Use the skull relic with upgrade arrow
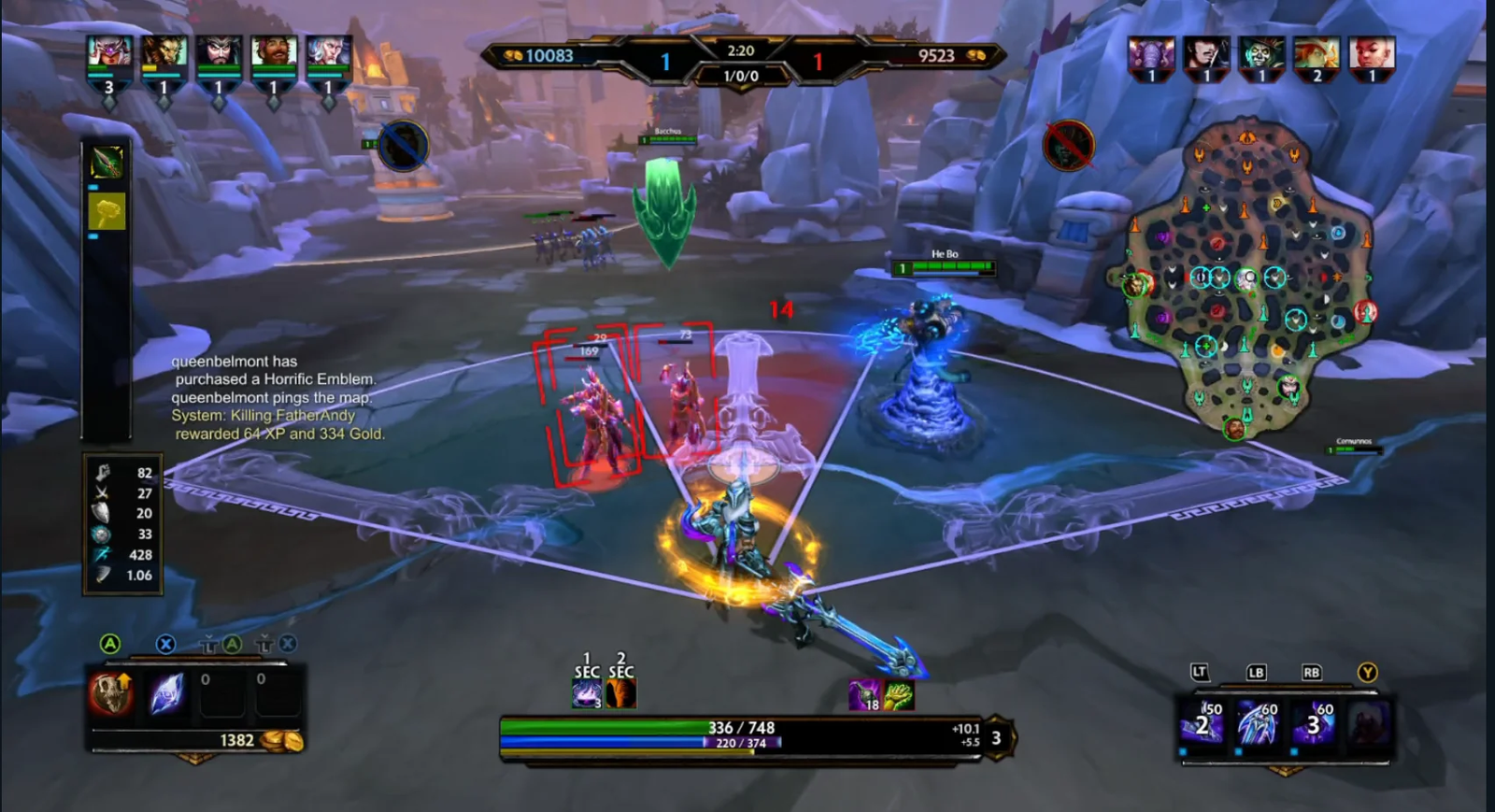This screenshot has height=812, width=1495. (110, 693)
